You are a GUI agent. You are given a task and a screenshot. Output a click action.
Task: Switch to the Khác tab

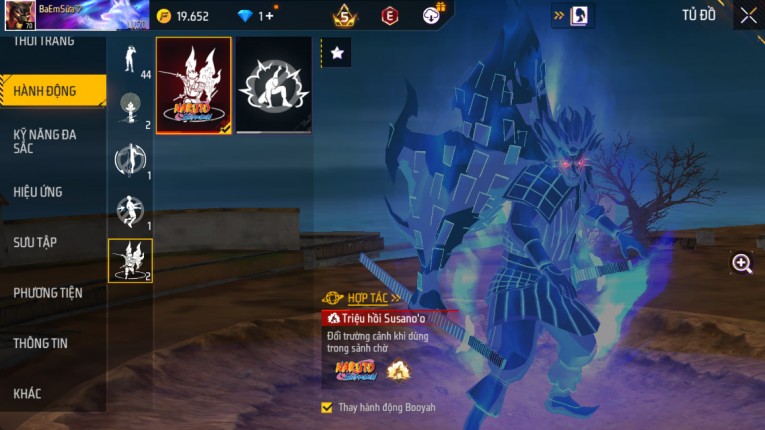(28, 394)
